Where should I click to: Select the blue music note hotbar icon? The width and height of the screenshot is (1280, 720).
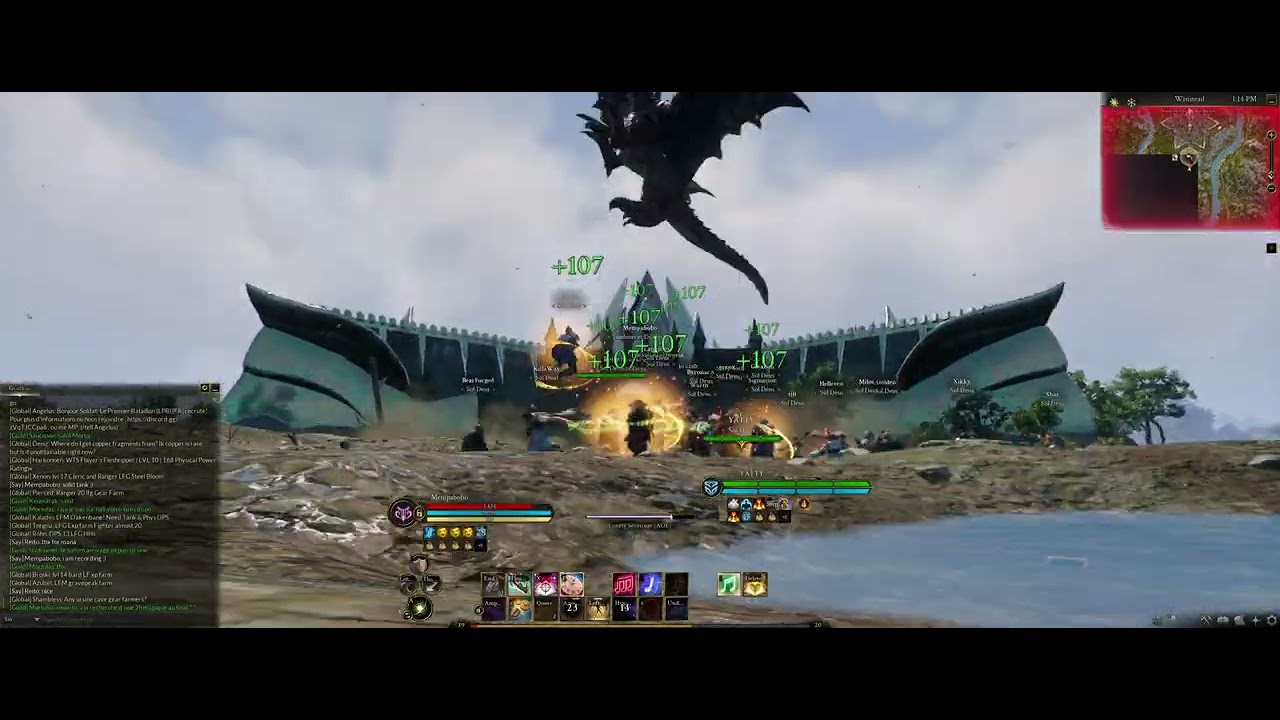(652, 583)
